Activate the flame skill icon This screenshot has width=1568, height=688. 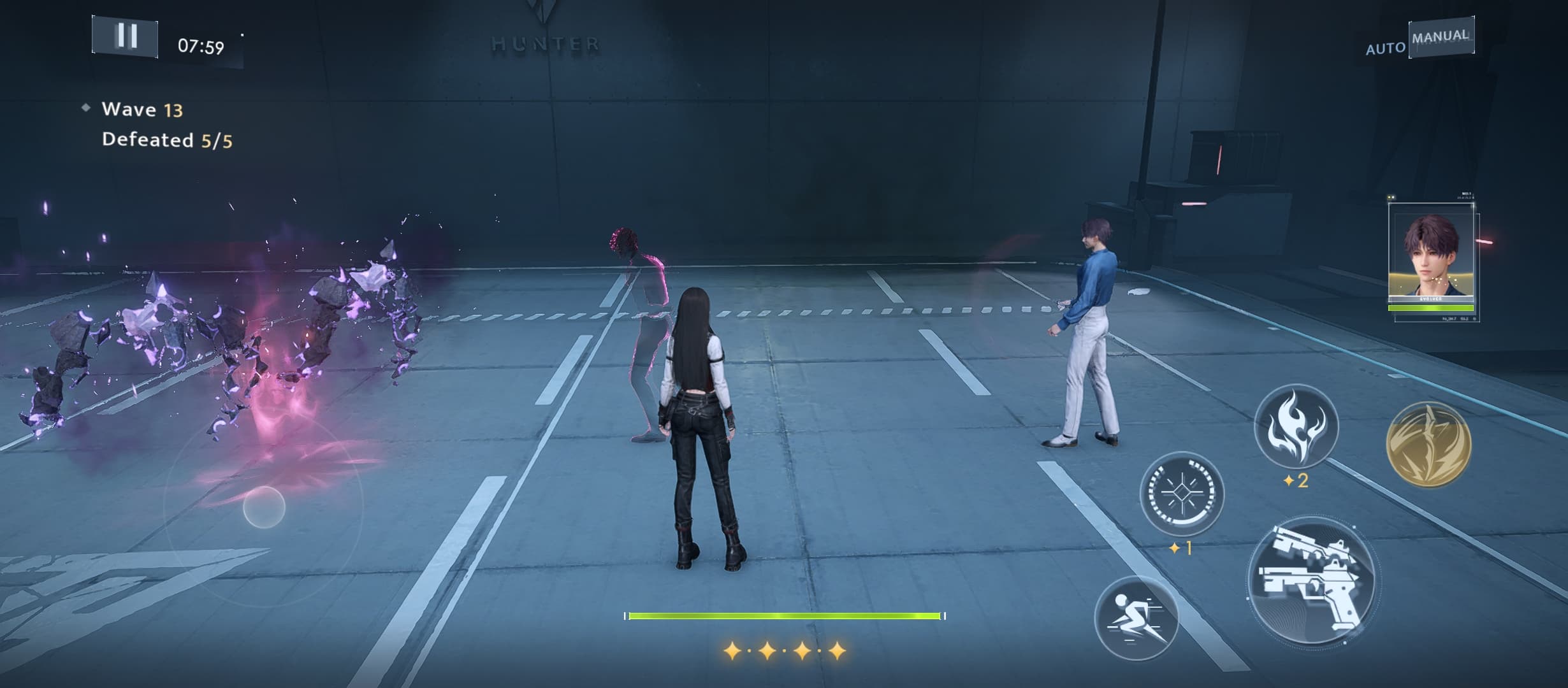click(x=1296, y=425)
